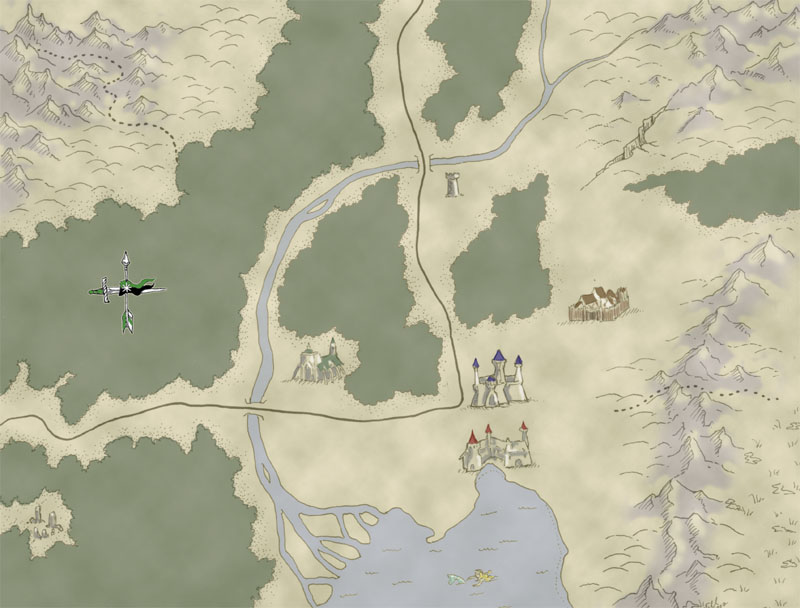
Task: Click the green sword-and-arrow party marker
Action: [127, 291]
